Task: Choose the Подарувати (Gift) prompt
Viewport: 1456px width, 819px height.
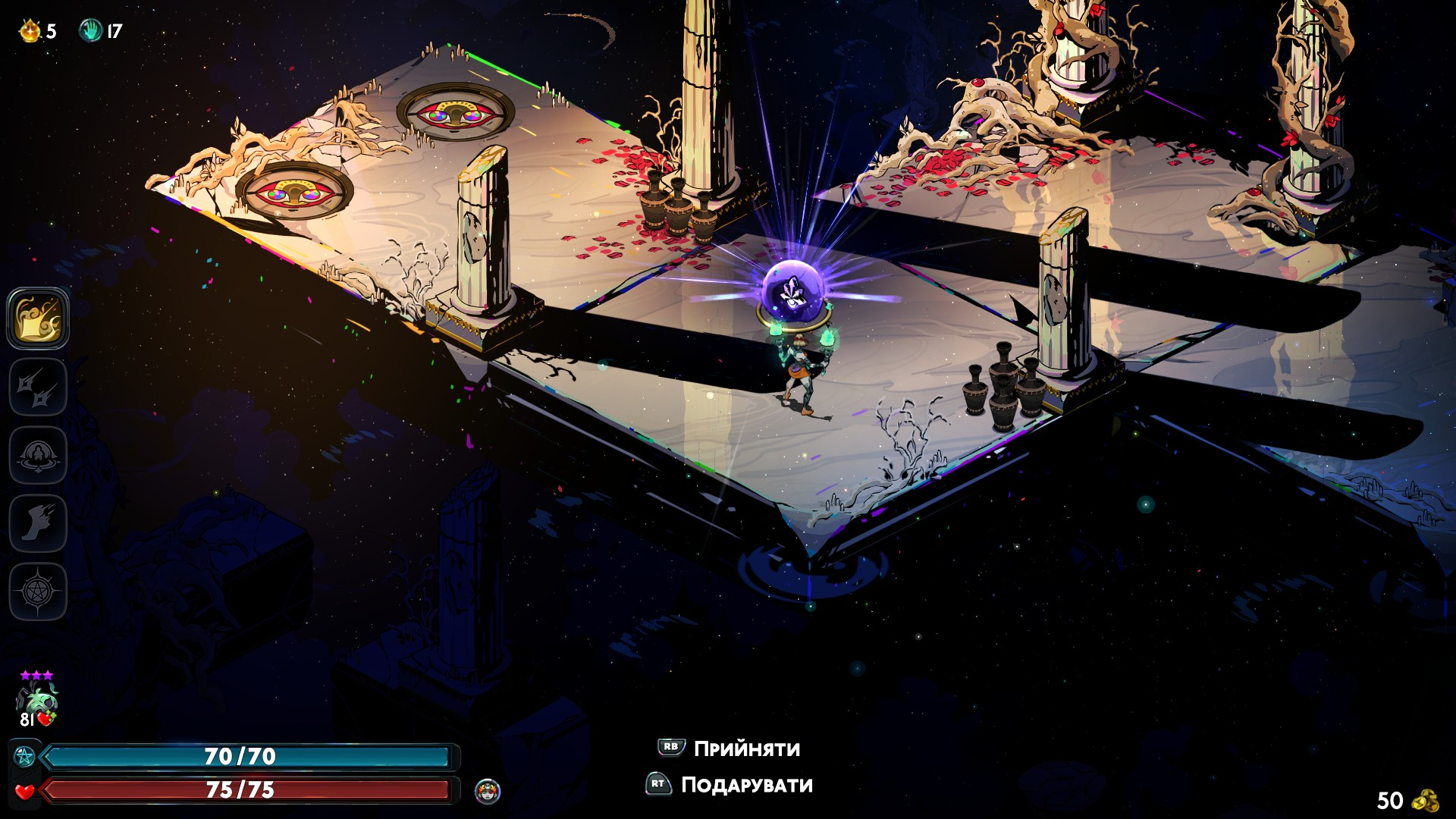Action: [730, 785]
